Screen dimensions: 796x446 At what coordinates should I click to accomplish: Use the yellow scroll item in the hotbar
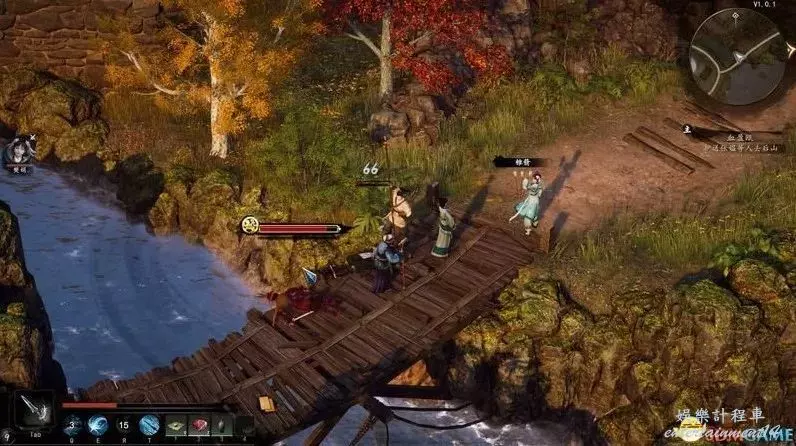(x=176, y=424)
